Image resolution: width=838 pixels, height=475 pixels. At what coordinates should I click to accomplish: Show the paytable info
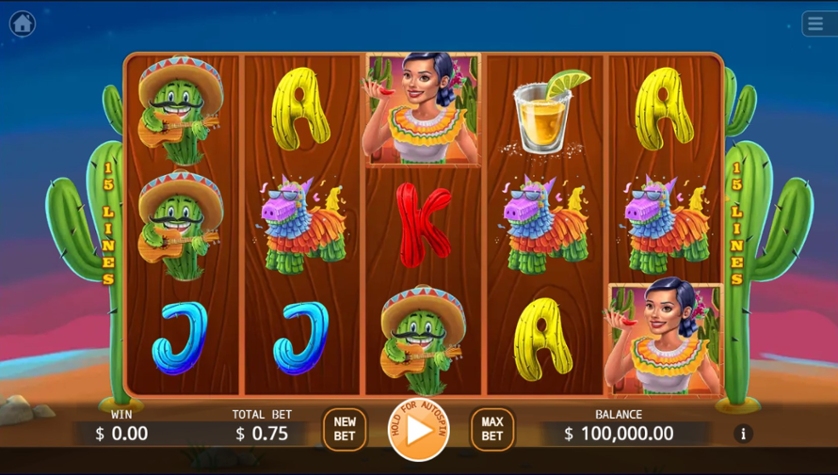point(743,433)
